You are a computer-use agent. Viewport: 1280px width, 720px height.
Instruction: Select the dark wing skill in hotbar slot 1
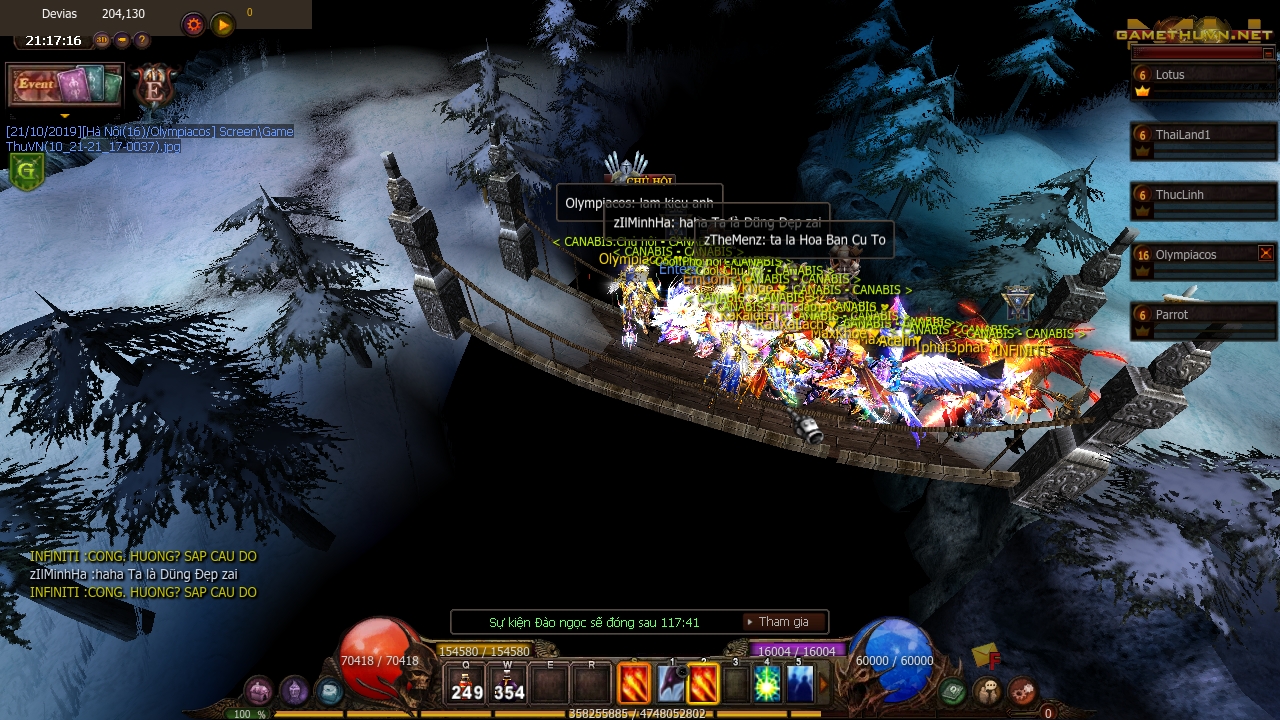tap(668, 684)
